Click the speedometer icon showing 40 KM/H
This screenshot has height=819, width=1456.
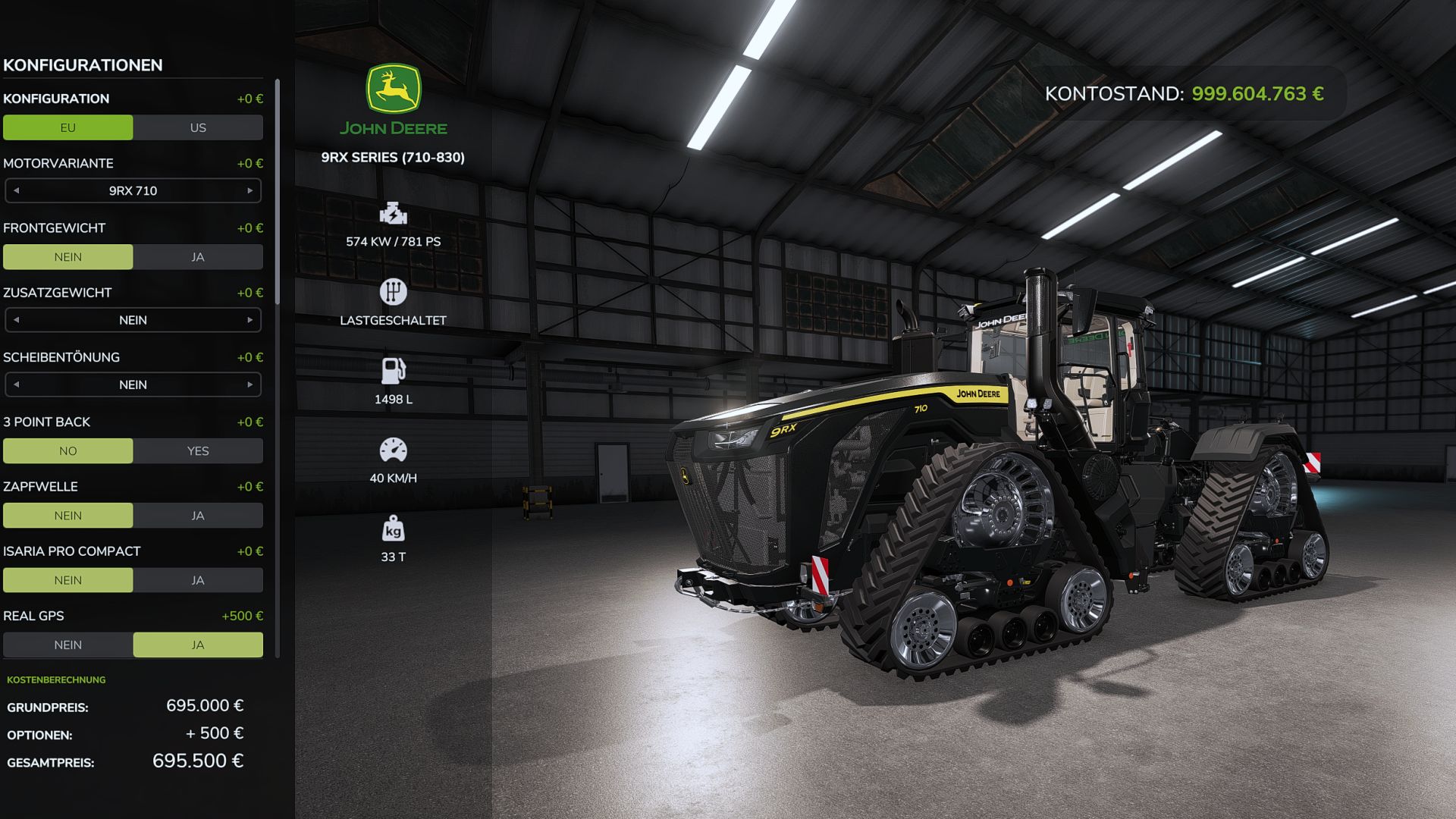pyautogui.click(x=394, y=450)
